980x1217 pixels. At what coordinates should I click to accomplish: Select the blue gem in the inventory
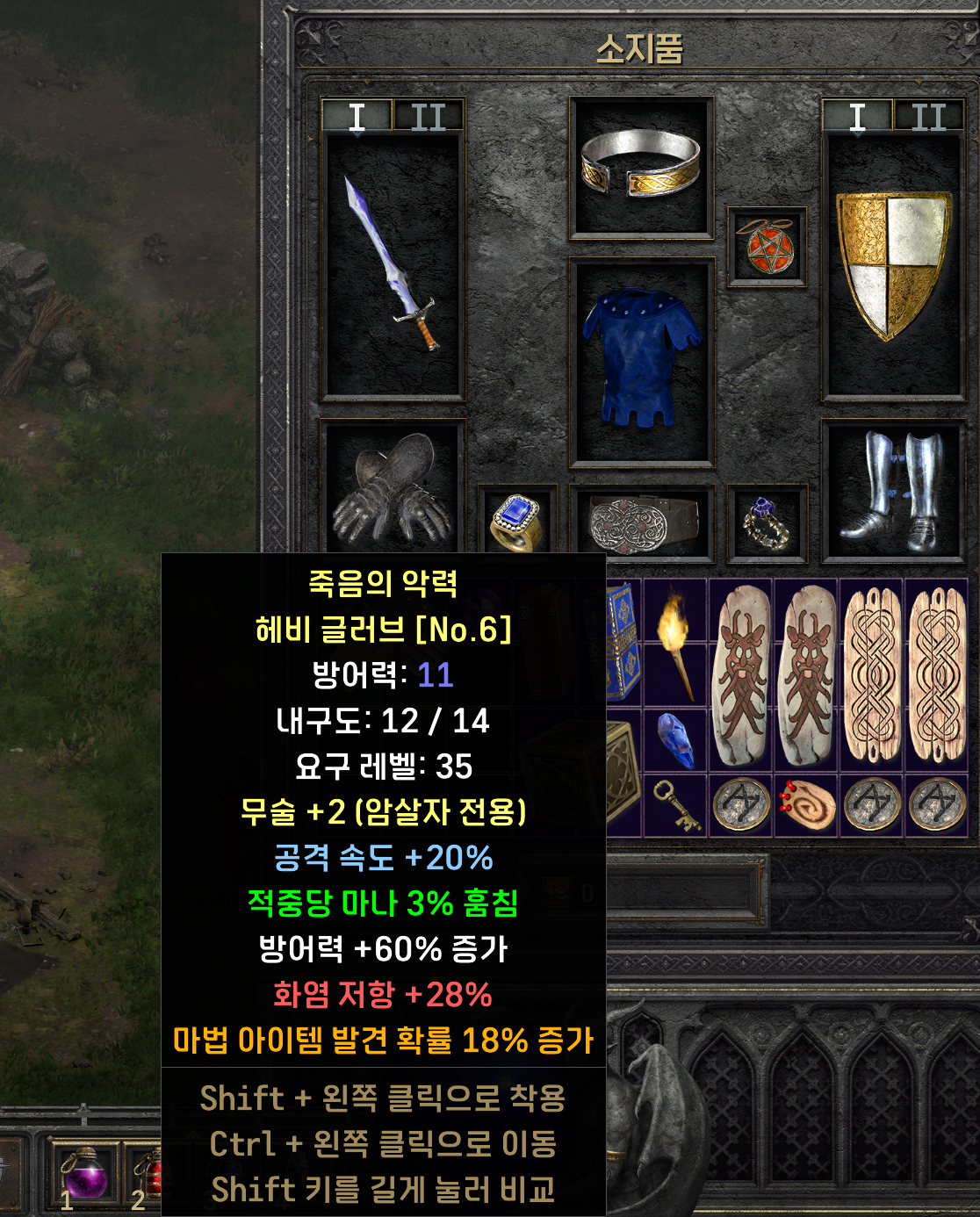674,739
